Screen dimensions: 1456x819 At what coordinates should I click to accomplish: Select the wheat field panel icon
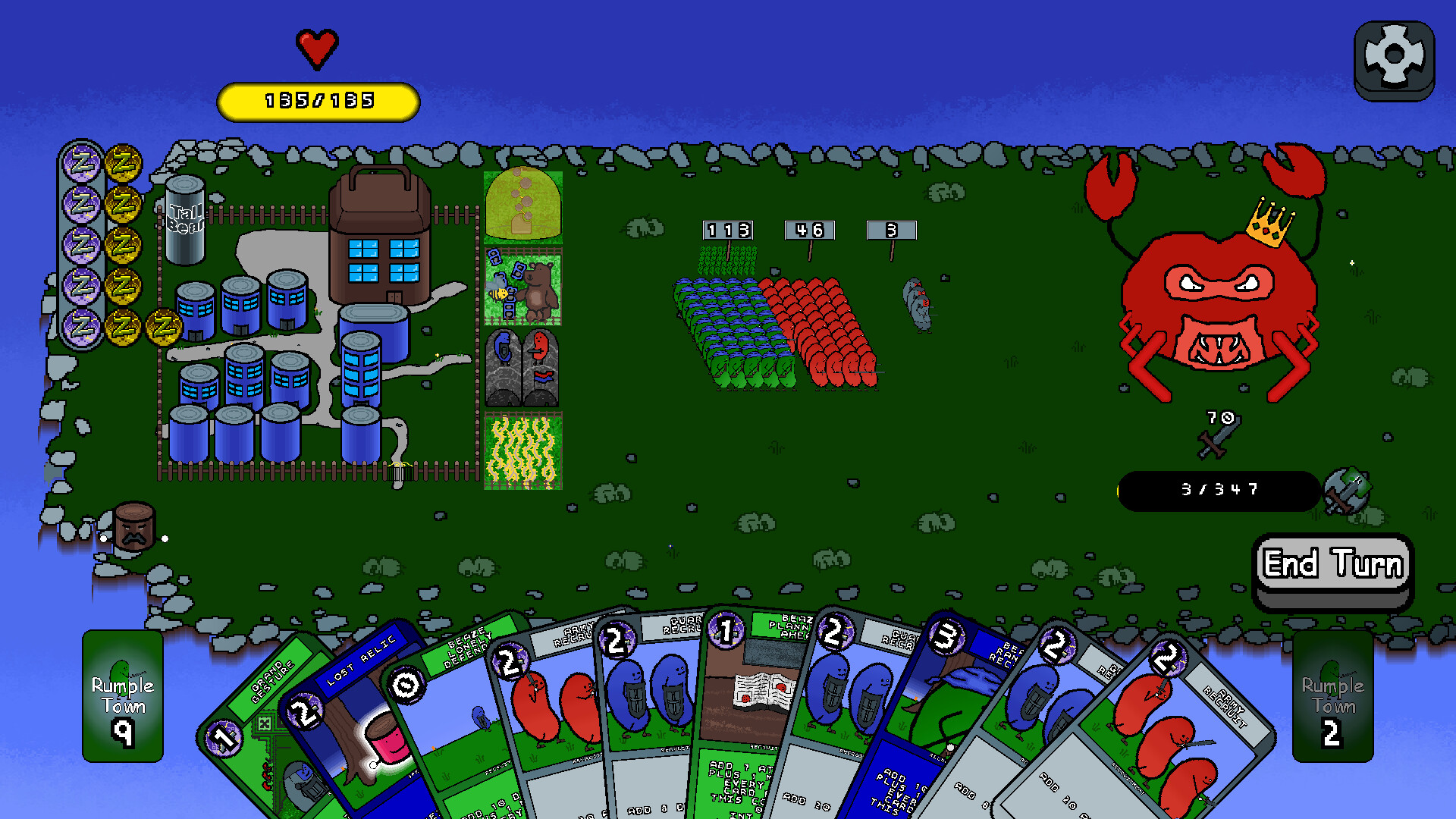pyautogui.click(x=522, y=447)
